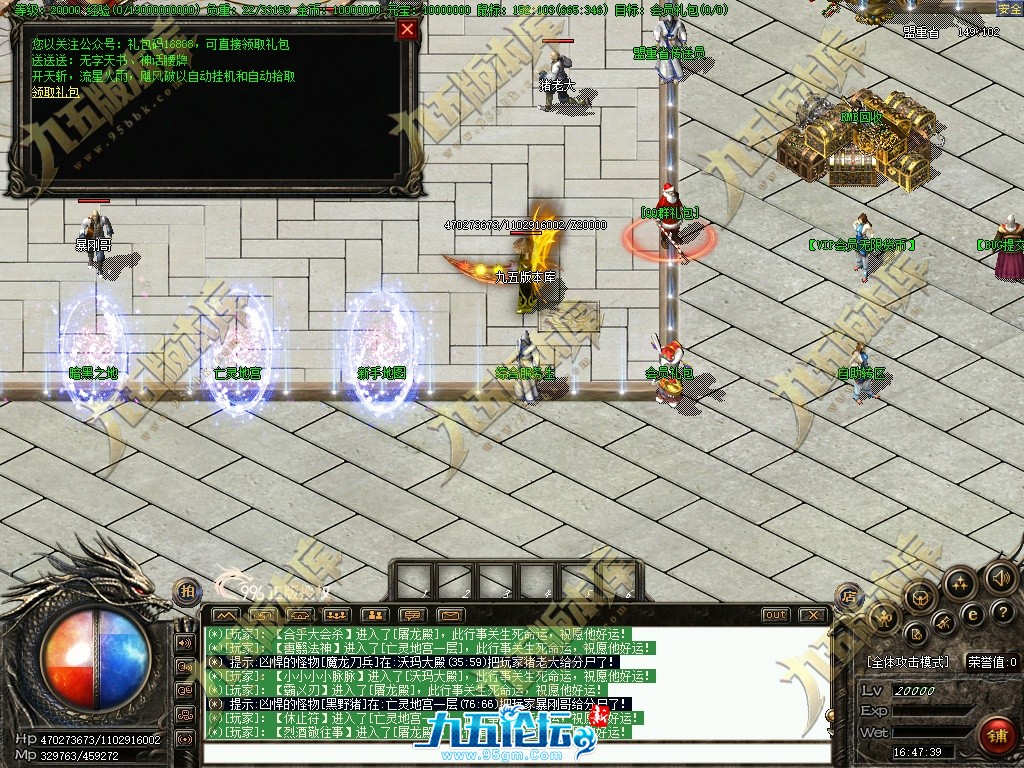Open the character equipment armor button
Viewport: 1024px width, 768px height.
tap(885, 619)
